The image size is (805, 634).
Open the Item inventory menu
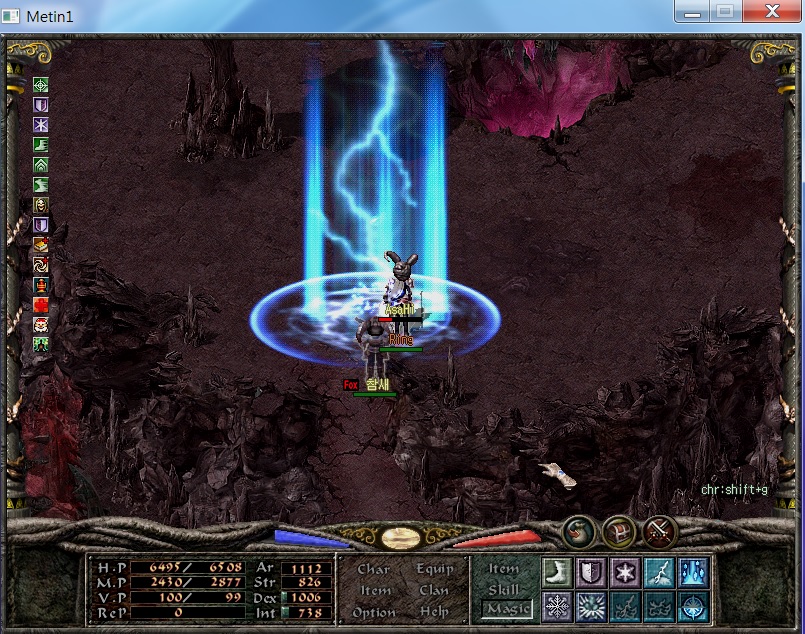tap(374, 590)
